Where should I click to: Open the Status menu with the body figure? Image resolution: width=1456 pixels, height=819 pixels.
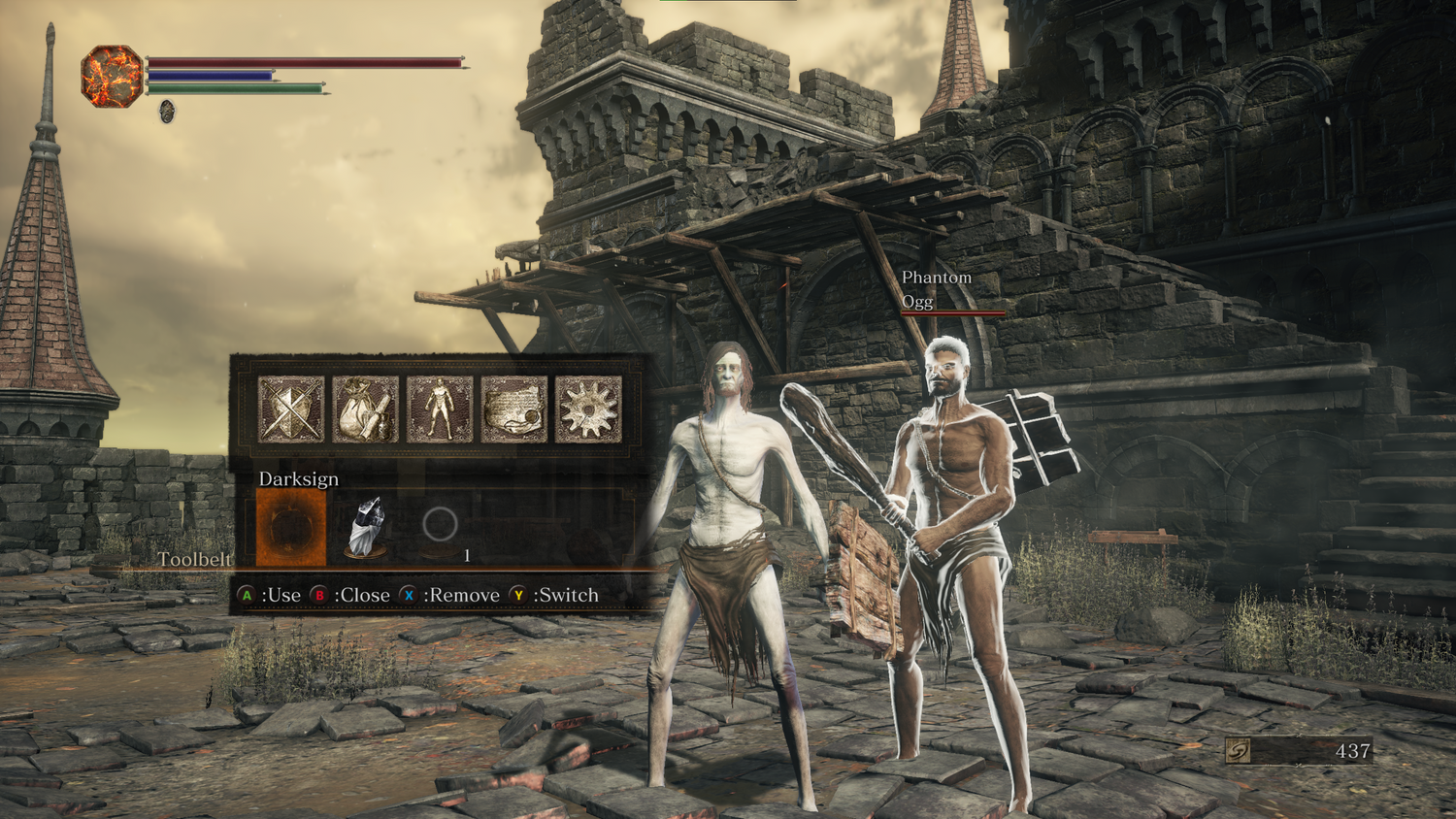440,409
